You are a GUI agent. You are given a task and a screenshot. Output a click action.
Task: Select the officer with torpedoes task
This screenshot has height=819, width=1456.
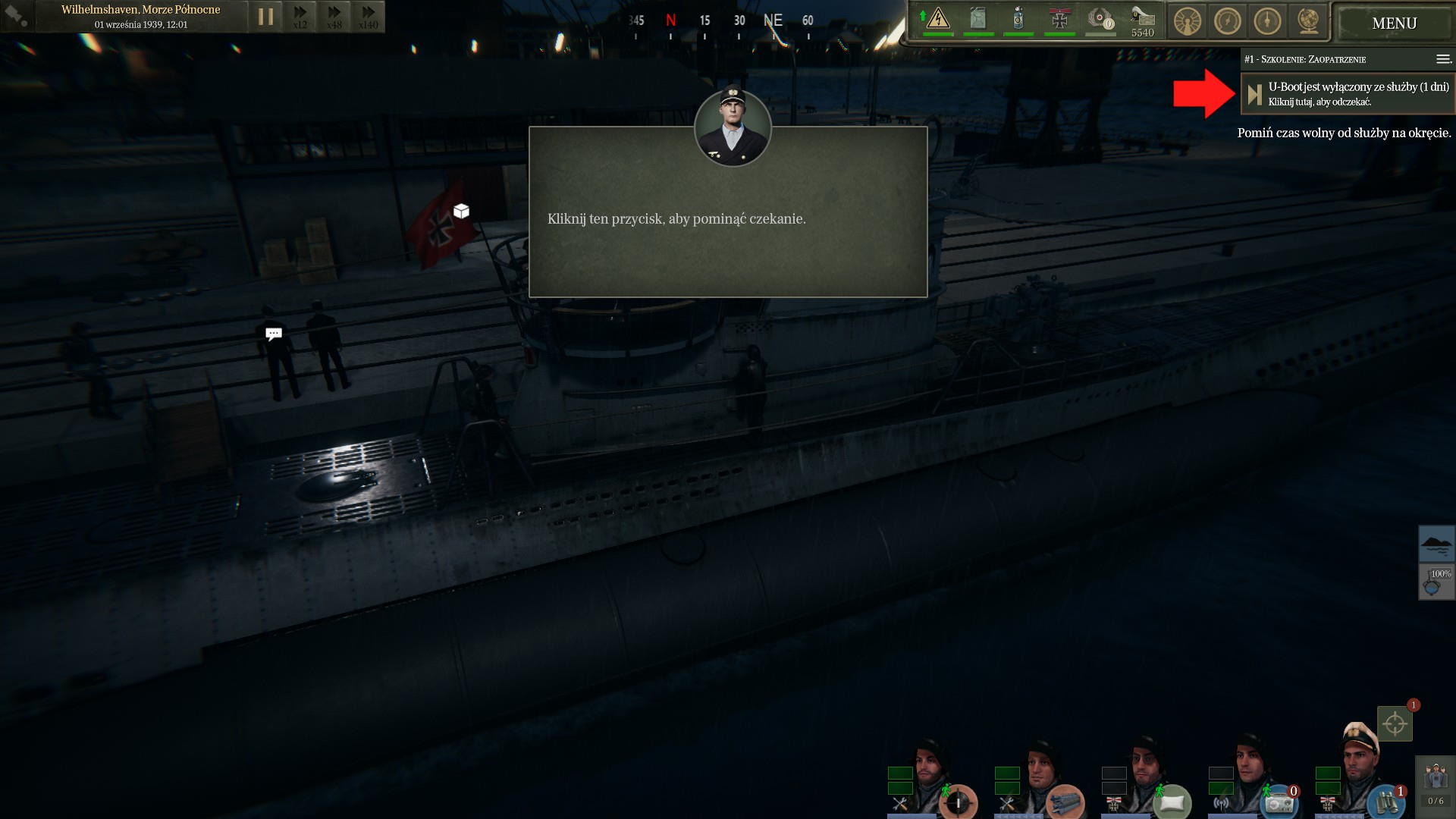pos(1065,801)
